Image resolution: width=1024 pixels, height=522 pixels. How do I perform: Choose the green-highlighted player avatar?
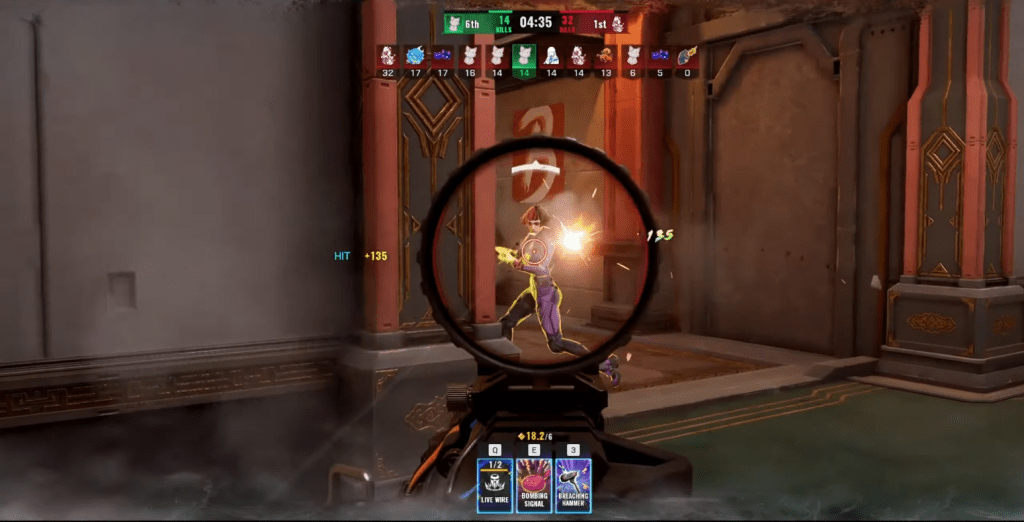[524, 56]
